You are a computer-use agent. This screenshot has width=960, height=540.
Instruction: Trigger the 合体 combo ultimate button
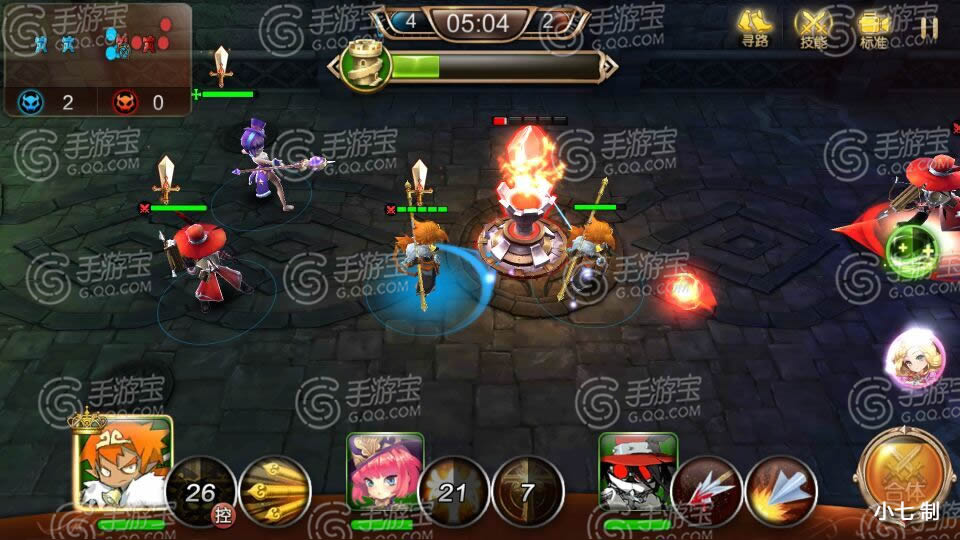(x=905, y=476)
